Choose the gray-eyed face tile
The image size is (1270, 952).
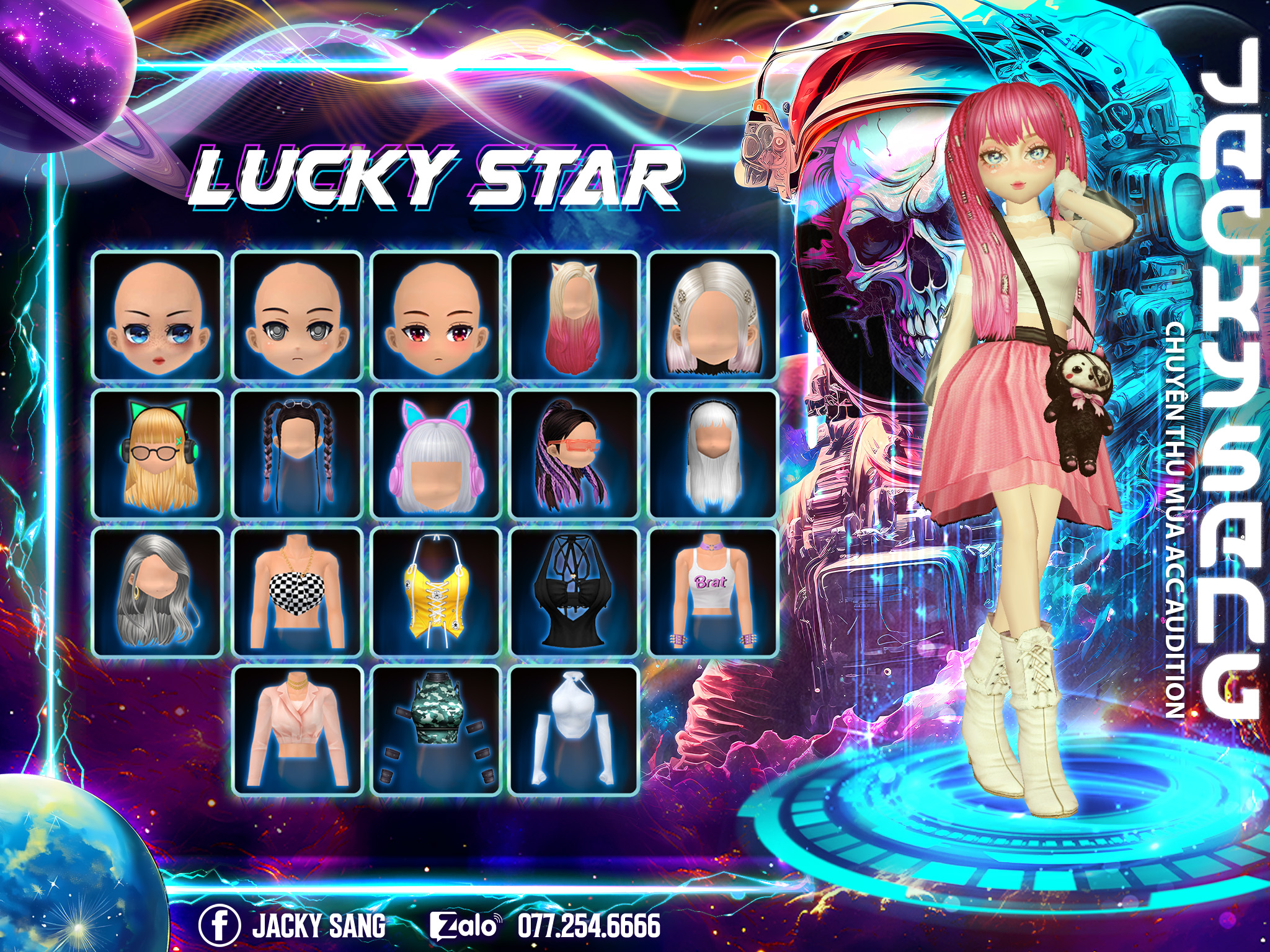297,316
